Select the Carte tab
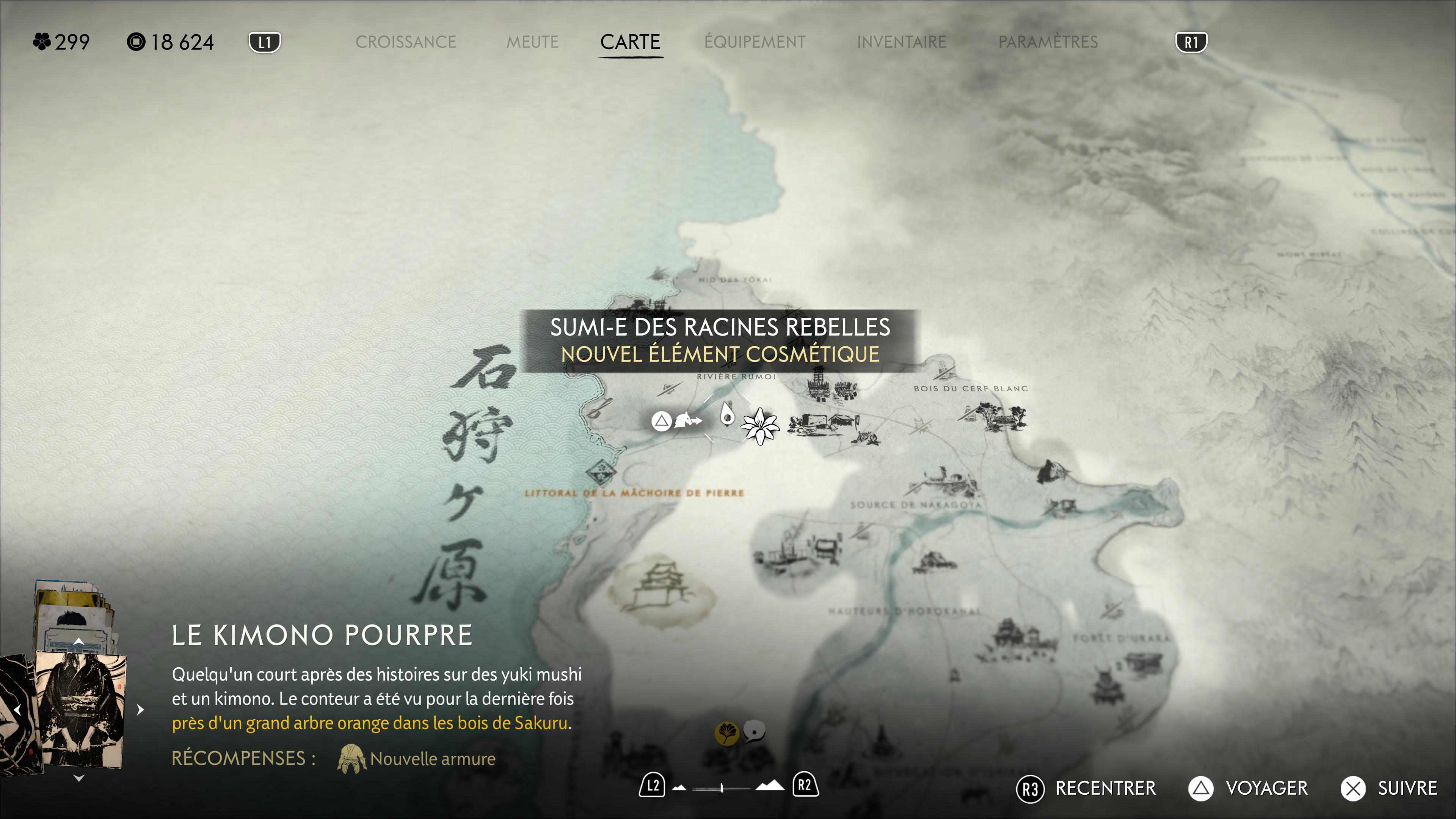 630,42
